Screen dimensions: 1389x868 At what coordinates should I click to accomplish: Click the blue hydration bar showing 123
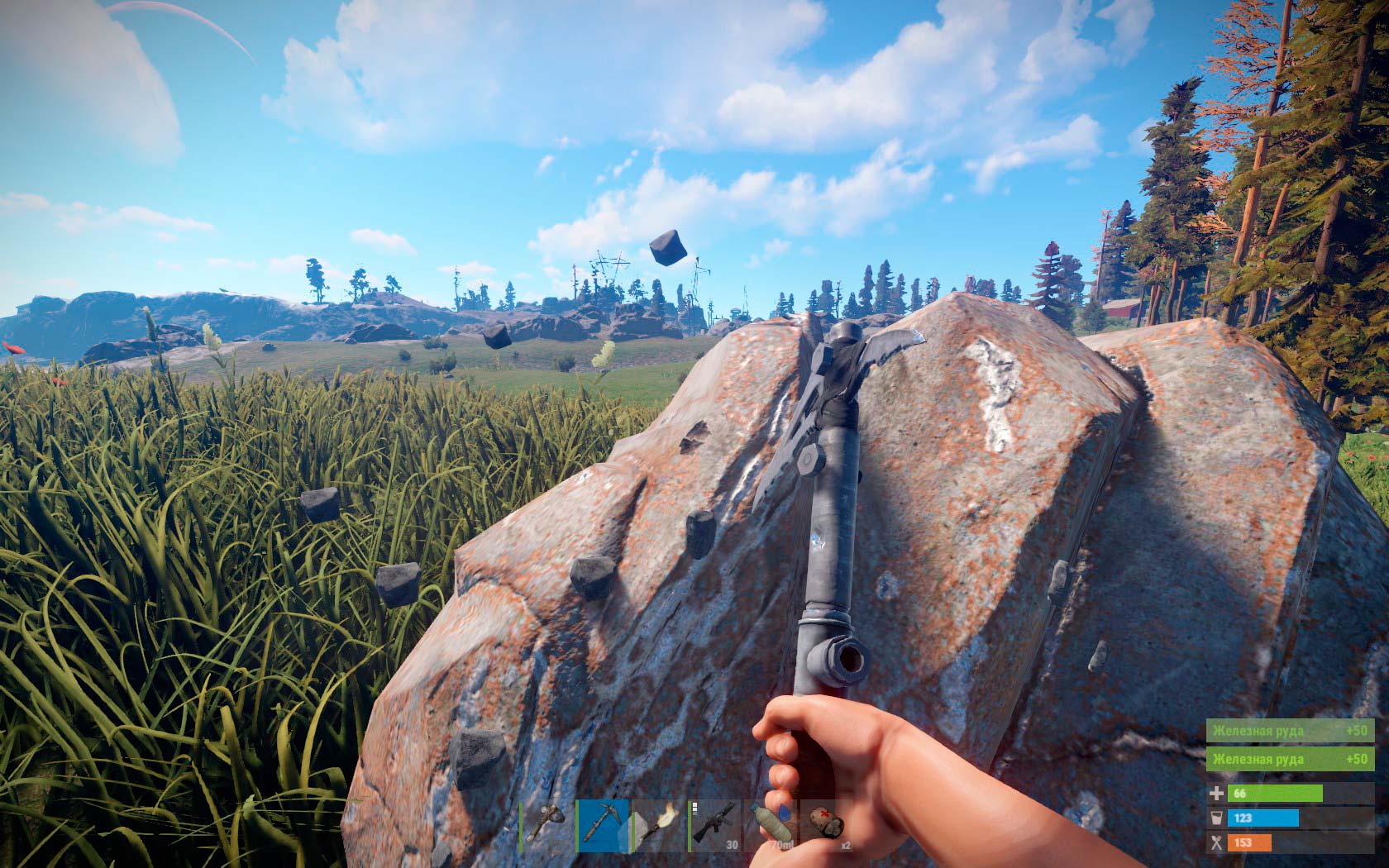coord(1262,818)
